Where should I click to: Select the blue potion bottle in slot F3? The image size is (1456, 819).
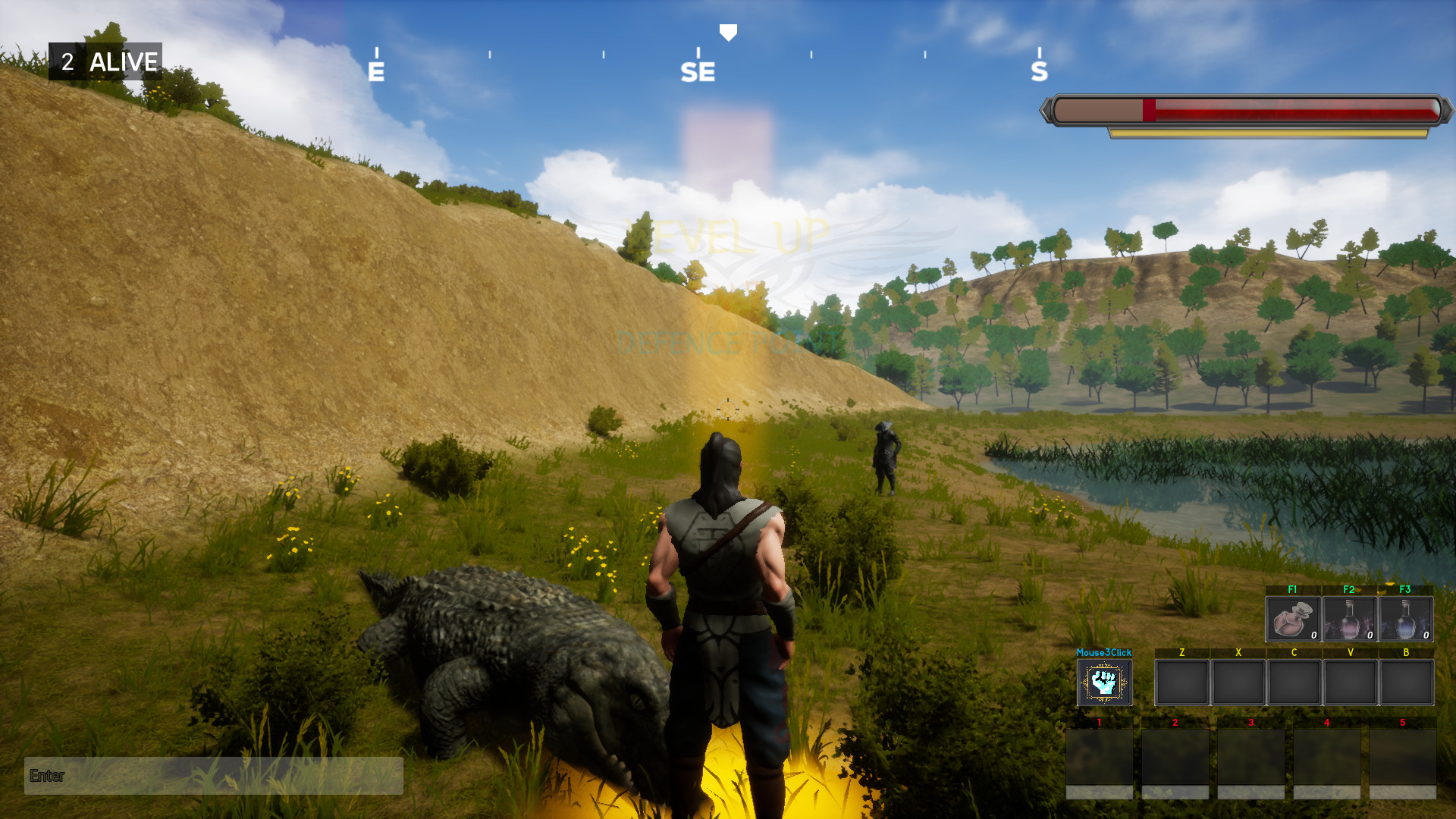pyautogui.click(x=1405, y=619)
